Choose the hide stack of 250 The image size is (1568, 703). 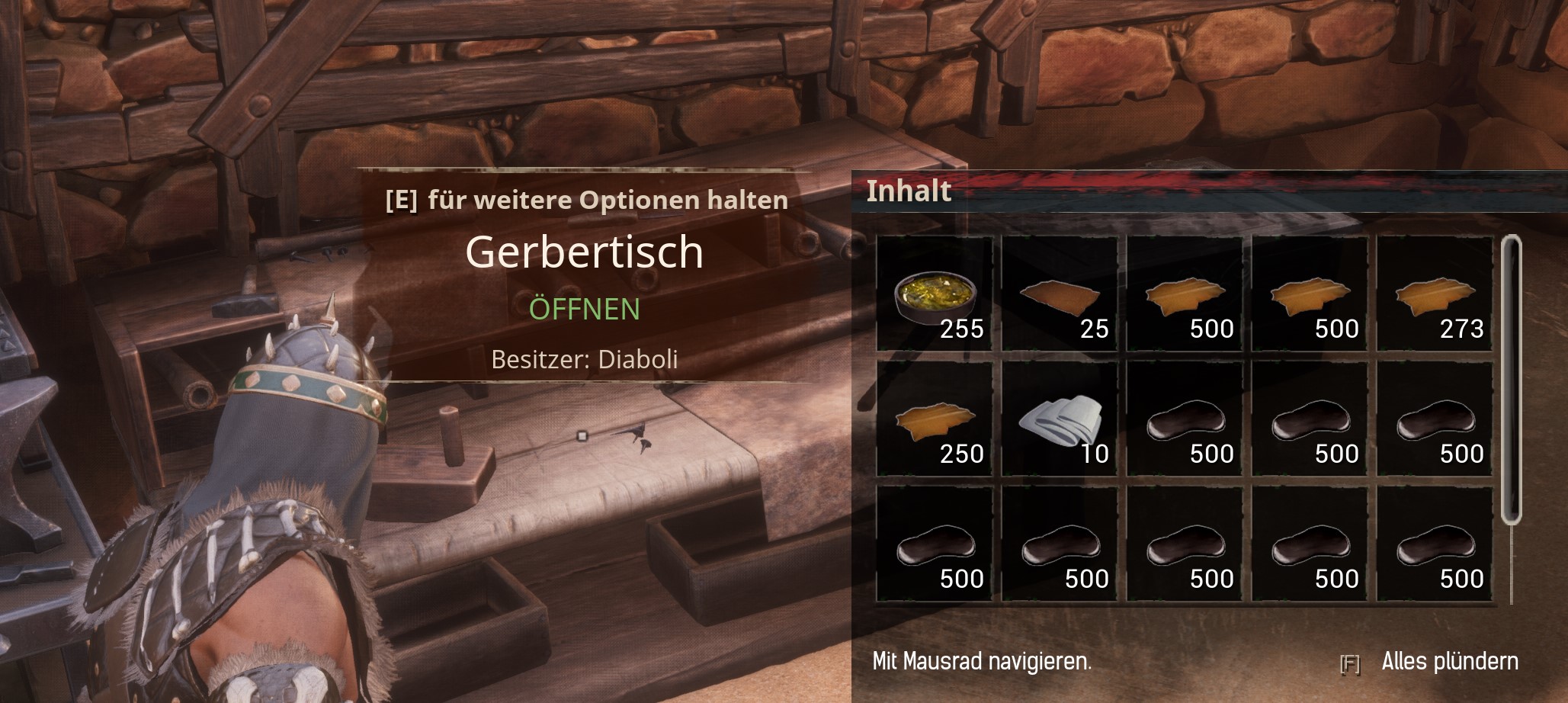coord(935,419)
